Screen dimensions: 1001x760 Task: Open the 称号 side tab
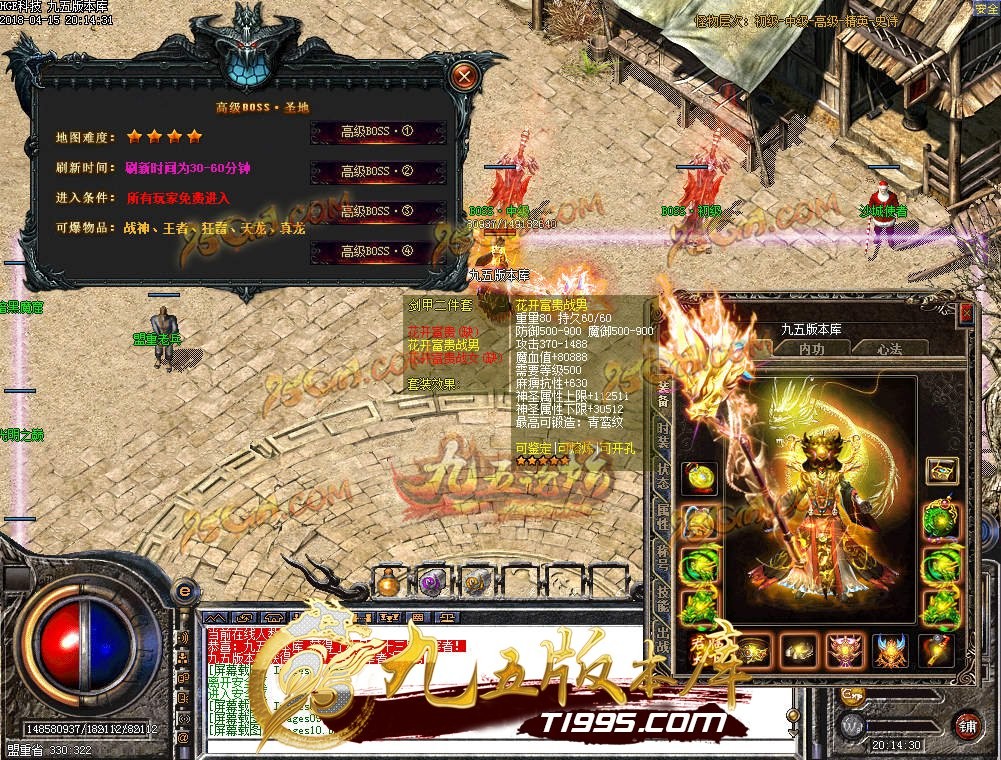click(662, 557)
